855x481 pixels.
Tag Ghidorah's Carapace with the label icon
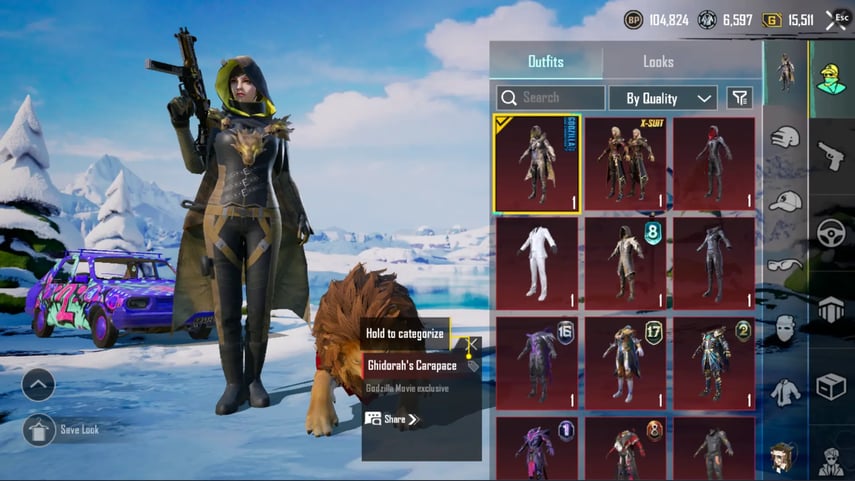tap(472, 366)
